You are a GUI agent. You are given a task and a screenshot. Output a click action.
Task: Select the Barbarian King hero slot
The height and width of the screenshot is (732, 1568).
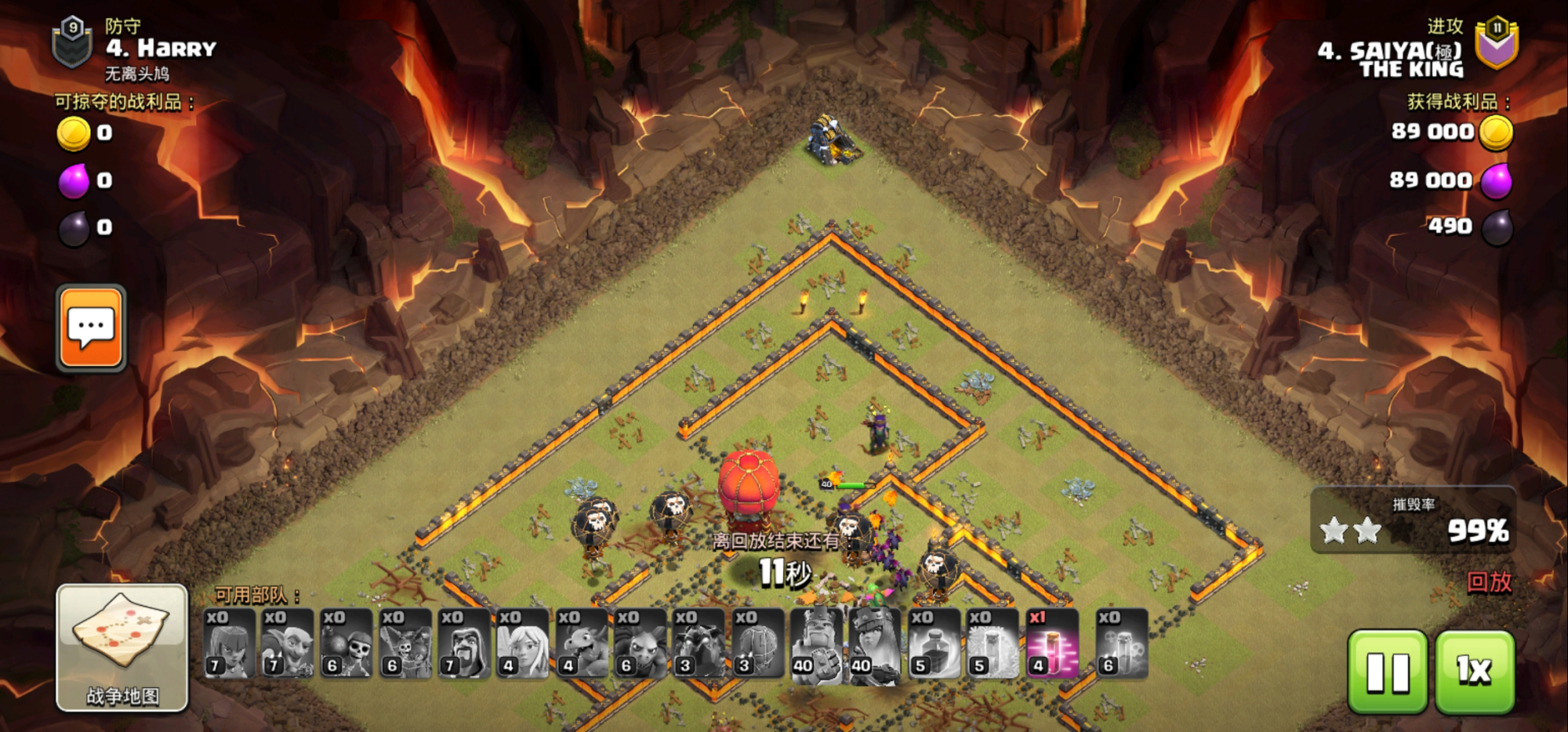pyautogui.click(x=817, y=643)
